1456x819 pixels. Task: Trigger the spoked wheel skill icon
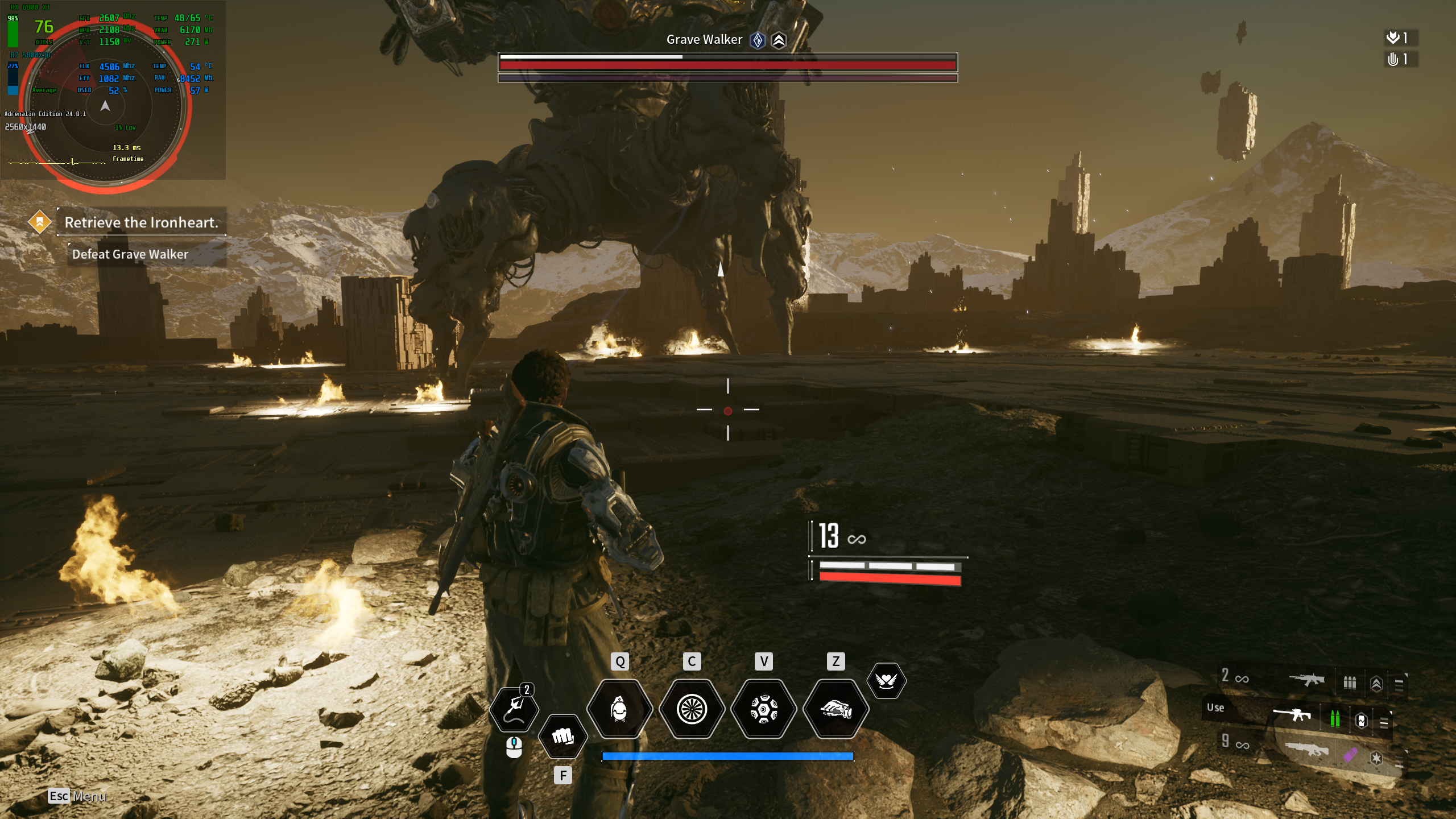(692, 709)
